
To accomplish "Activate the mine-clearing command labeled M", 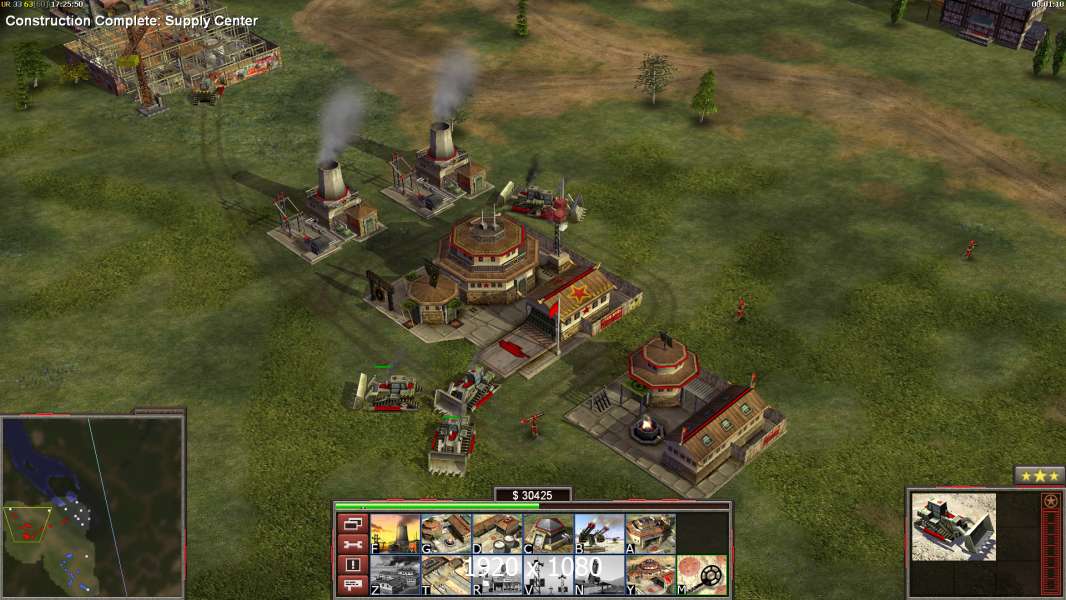I will click(x=701, y=574).
